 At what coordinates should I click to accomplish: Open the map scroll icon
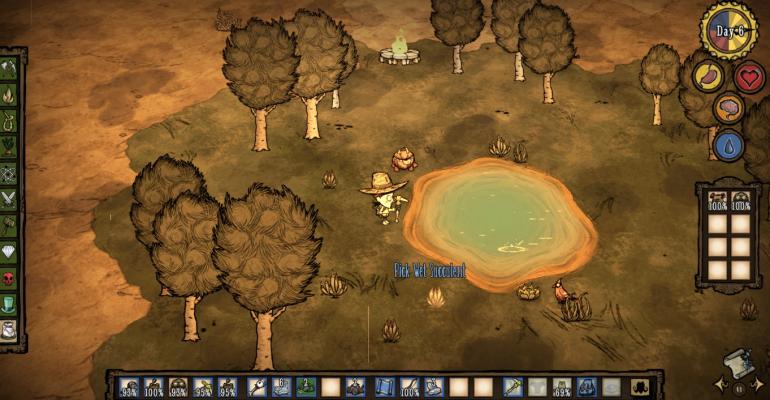tap(738, 364)
